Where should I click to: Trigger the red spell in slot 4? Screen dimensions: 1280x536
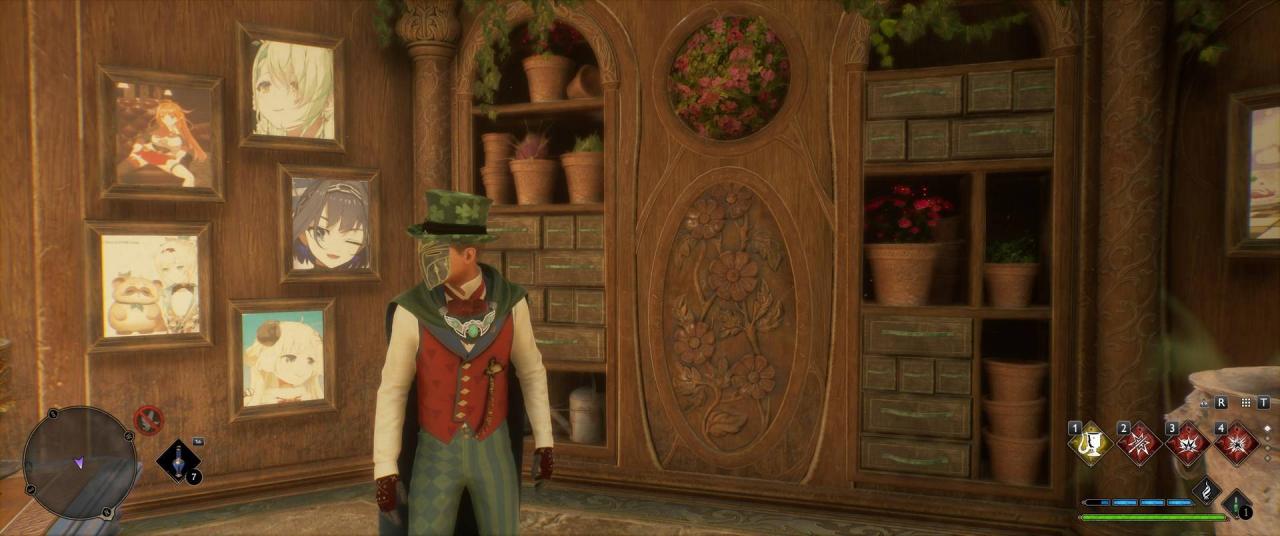coord(1236,443)
